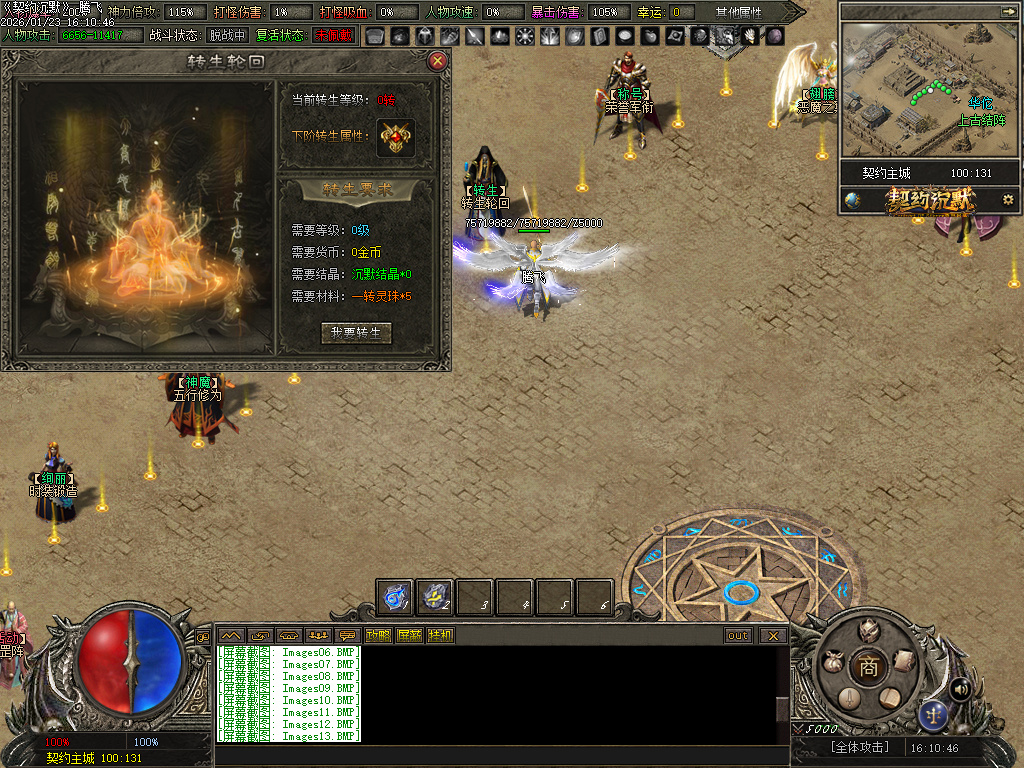The image size is (1024, 768).
Task: Select the helmet equipment slot icon
Action: tap(424, 36)
